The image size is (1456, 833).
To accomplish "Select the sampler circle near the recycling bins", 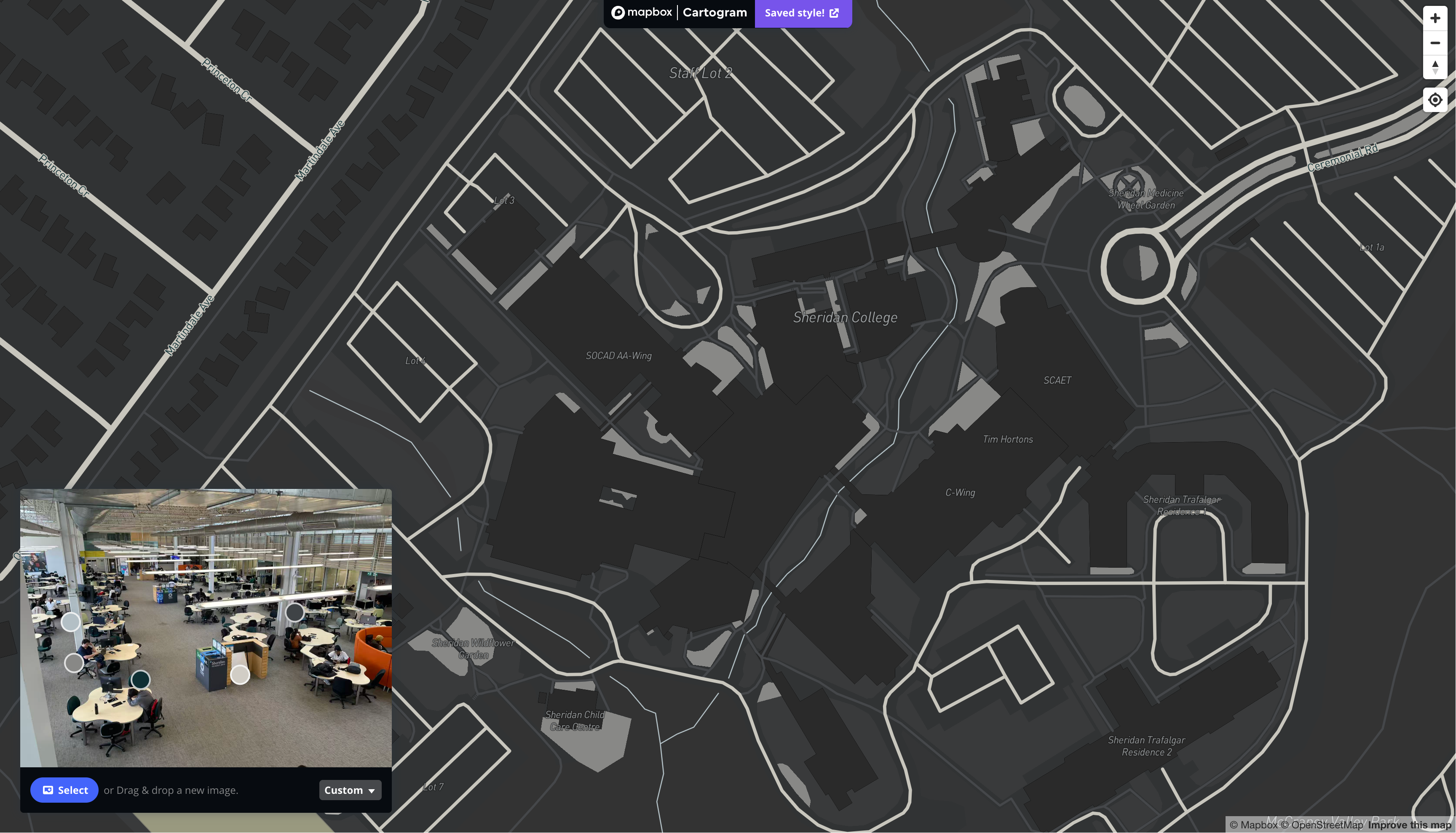I will coord(240,675).
